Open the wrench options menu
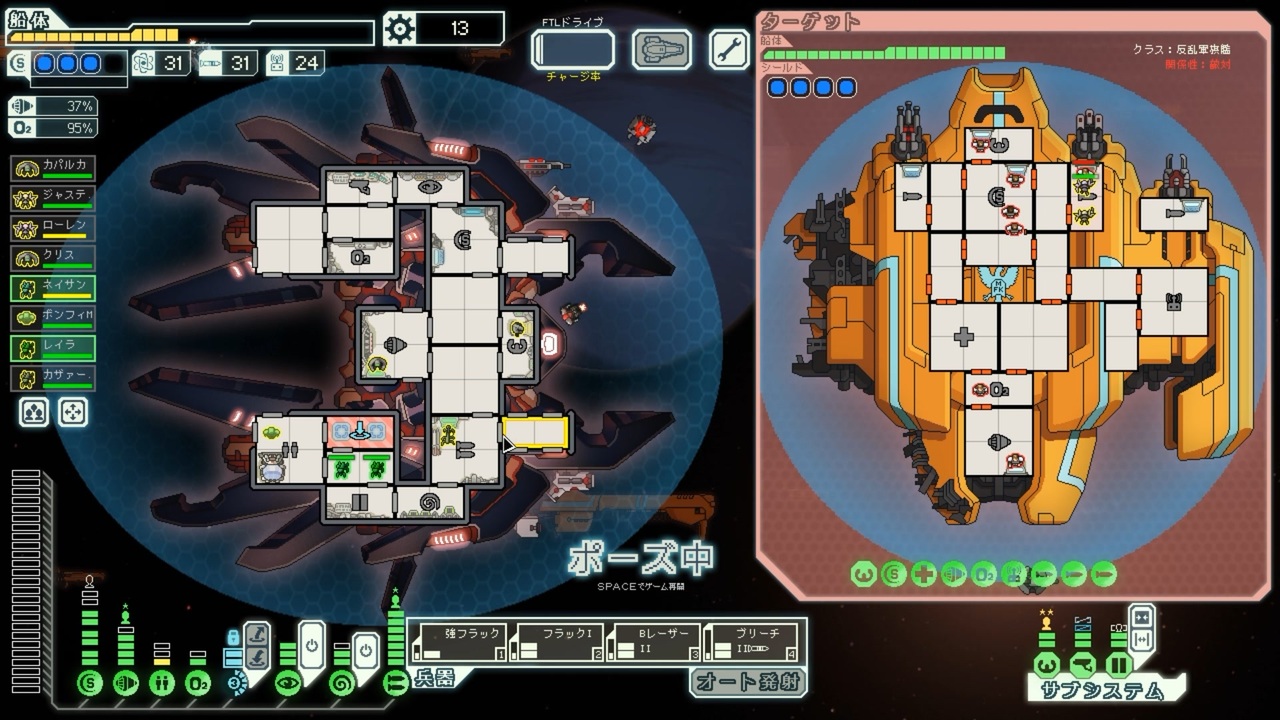 tap(730, 50)
